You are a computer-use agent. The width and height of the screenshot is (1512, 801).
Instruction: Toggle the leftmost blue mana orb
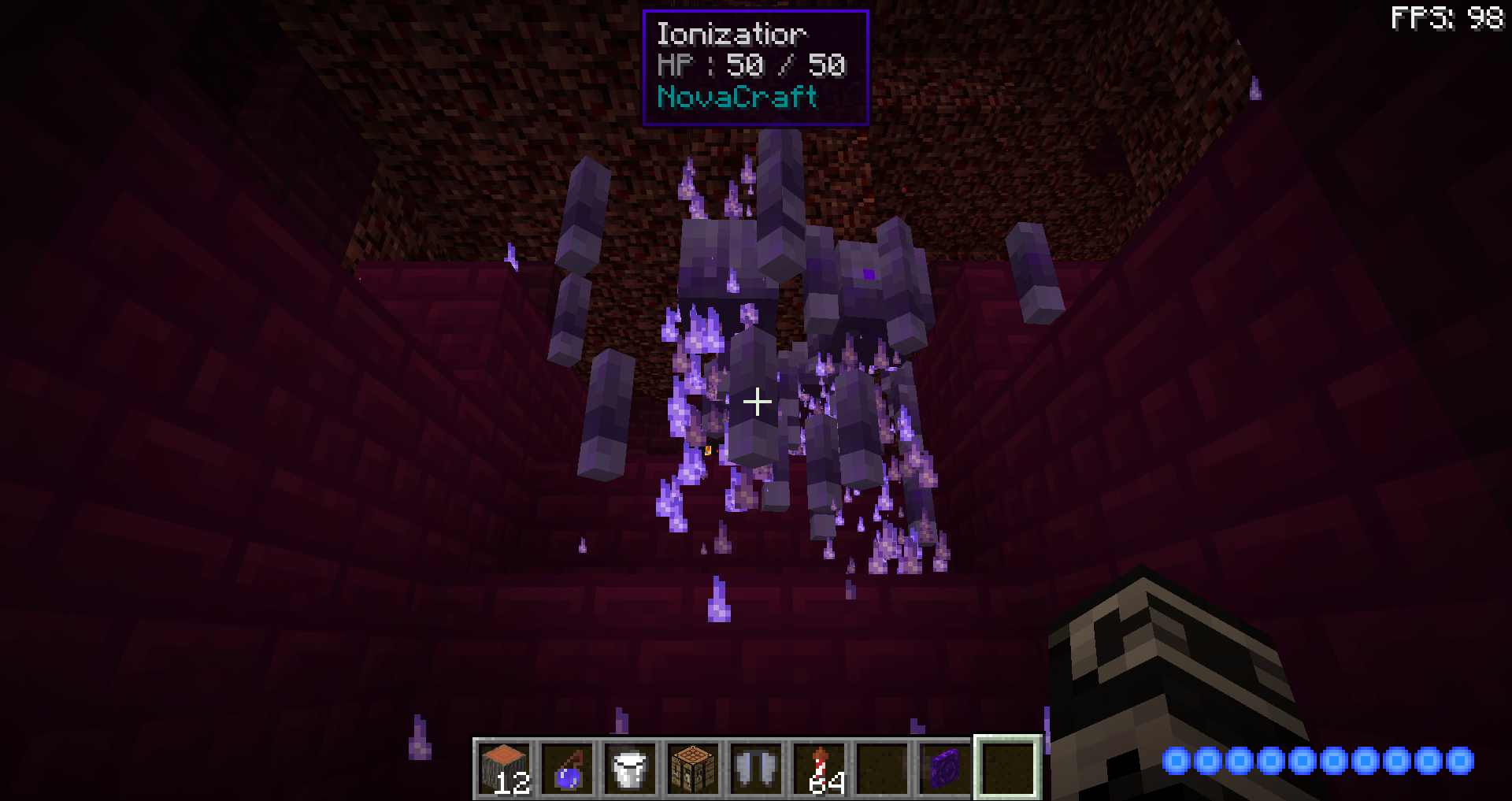click(x=1176, y=762)
